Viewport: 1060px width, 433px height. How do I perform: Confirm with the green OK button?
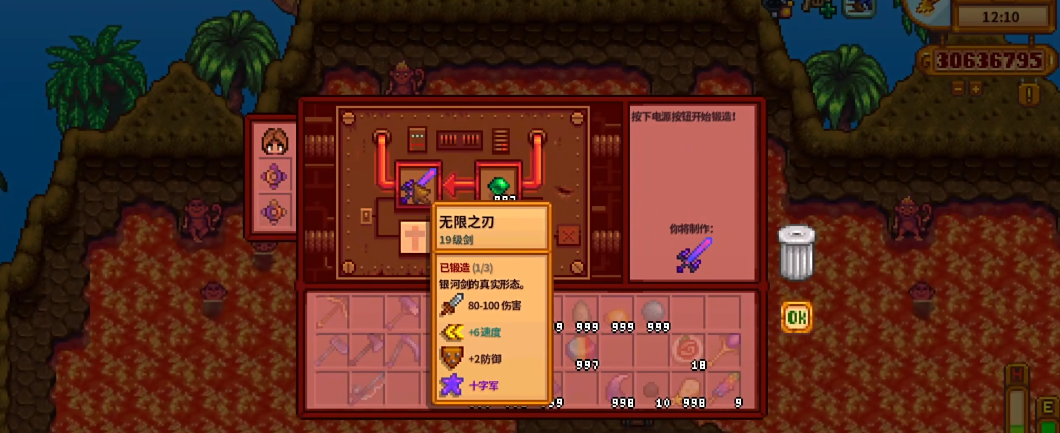796,317
